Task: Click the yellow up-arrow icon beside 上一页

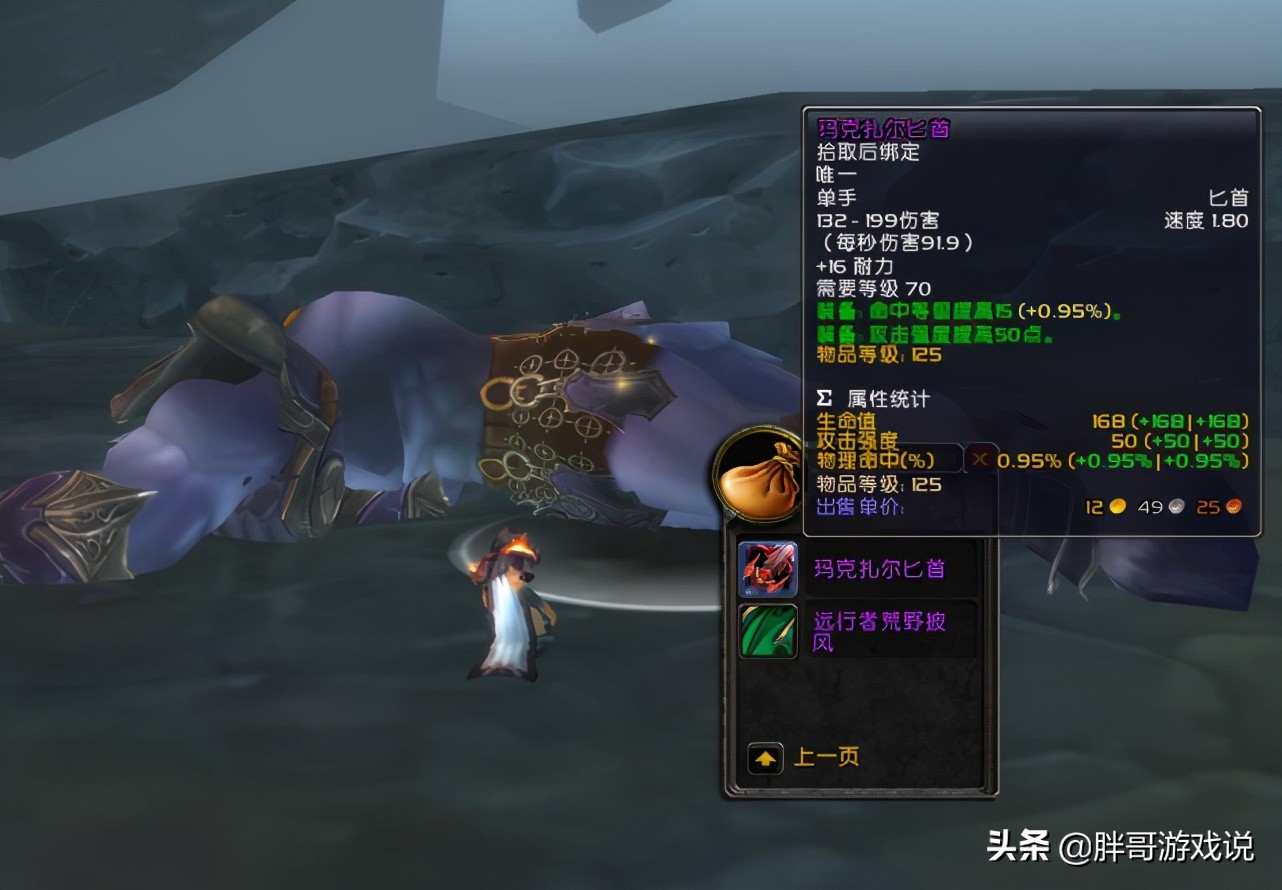Action: 765,758
